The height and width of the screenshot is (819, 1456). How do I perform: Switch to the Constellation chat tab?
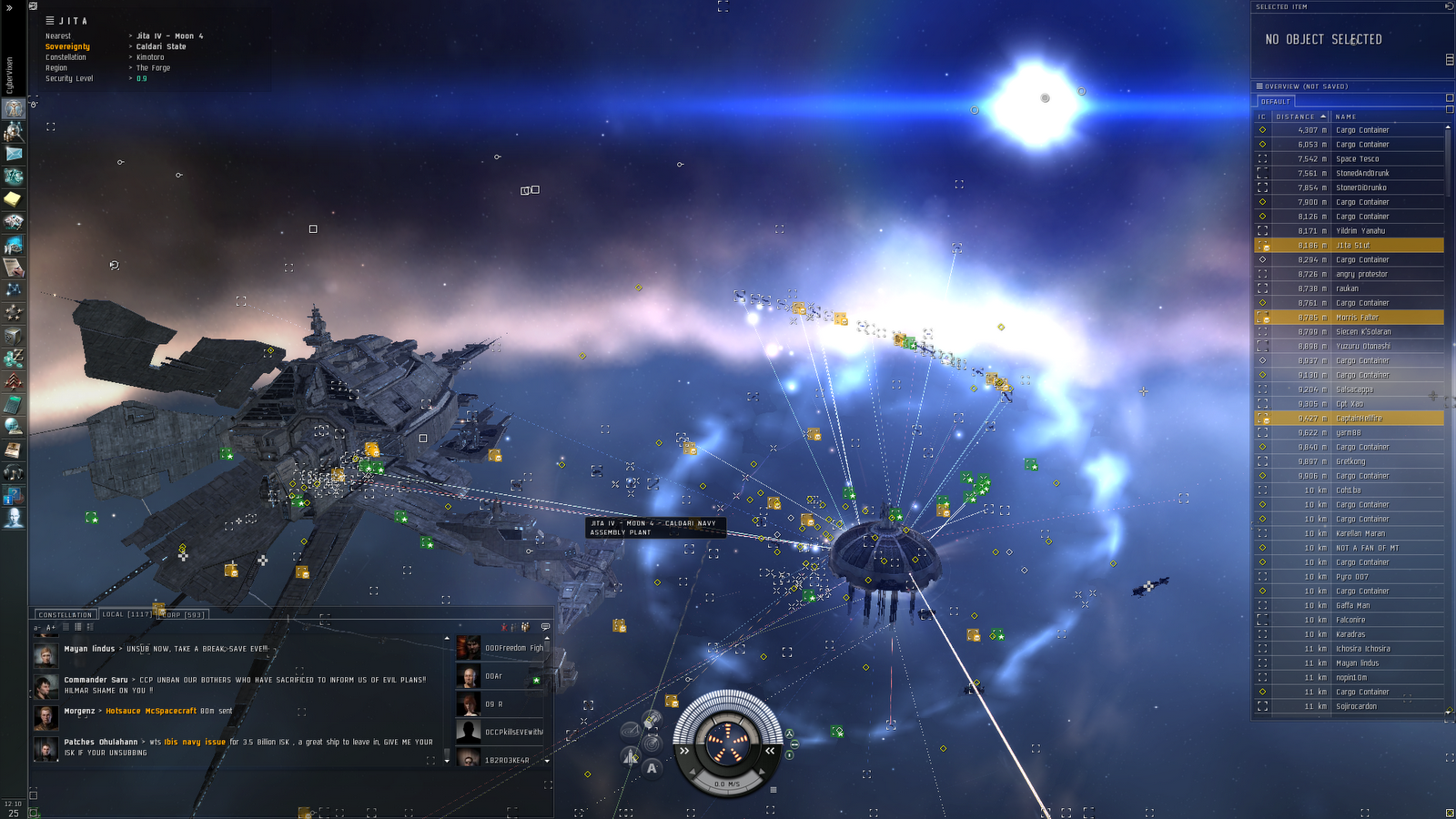[66, 615]
